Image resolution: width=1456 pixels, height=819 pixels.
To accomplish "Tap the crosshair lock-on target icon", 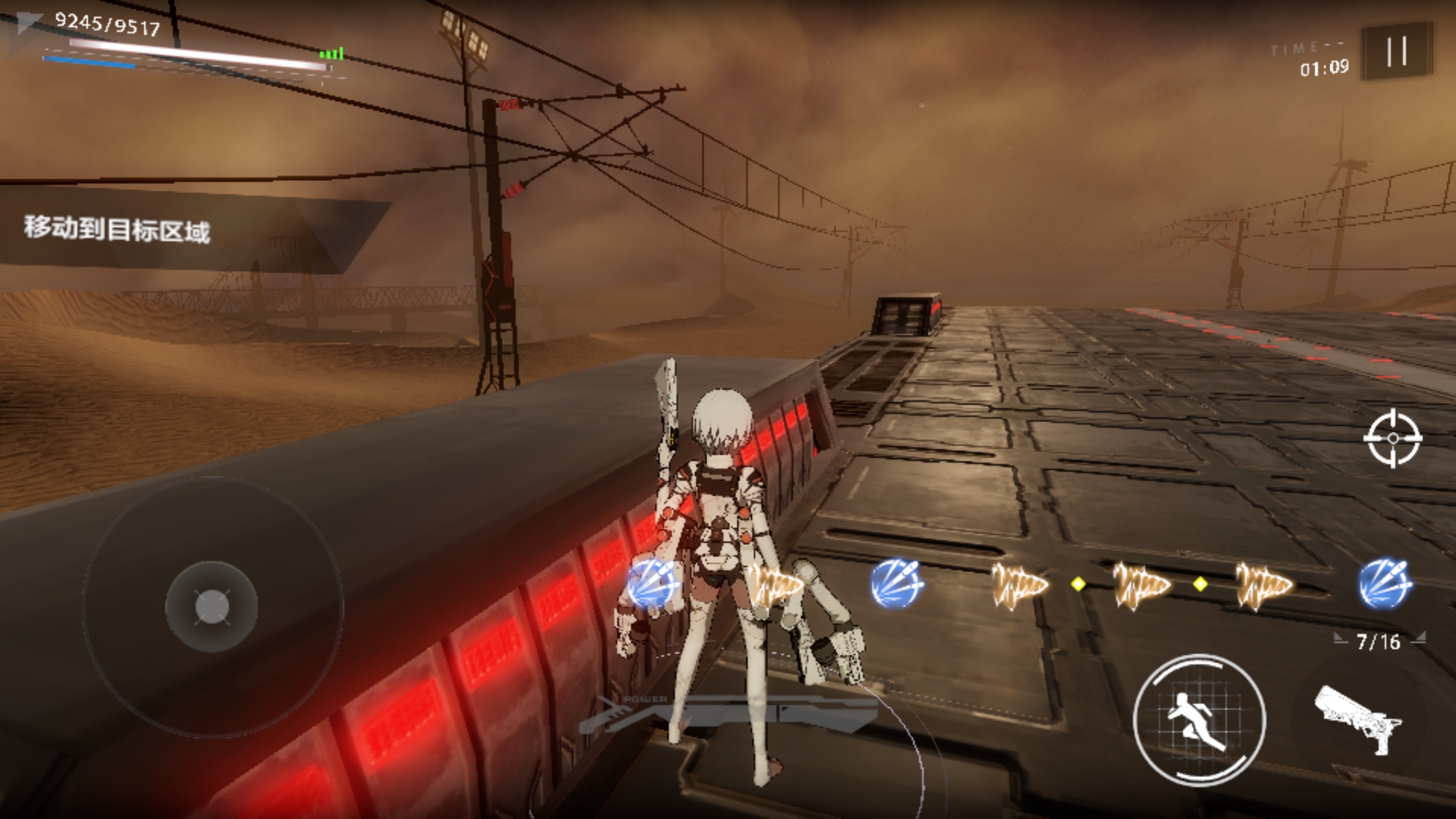I will (x=1392, y=438).
